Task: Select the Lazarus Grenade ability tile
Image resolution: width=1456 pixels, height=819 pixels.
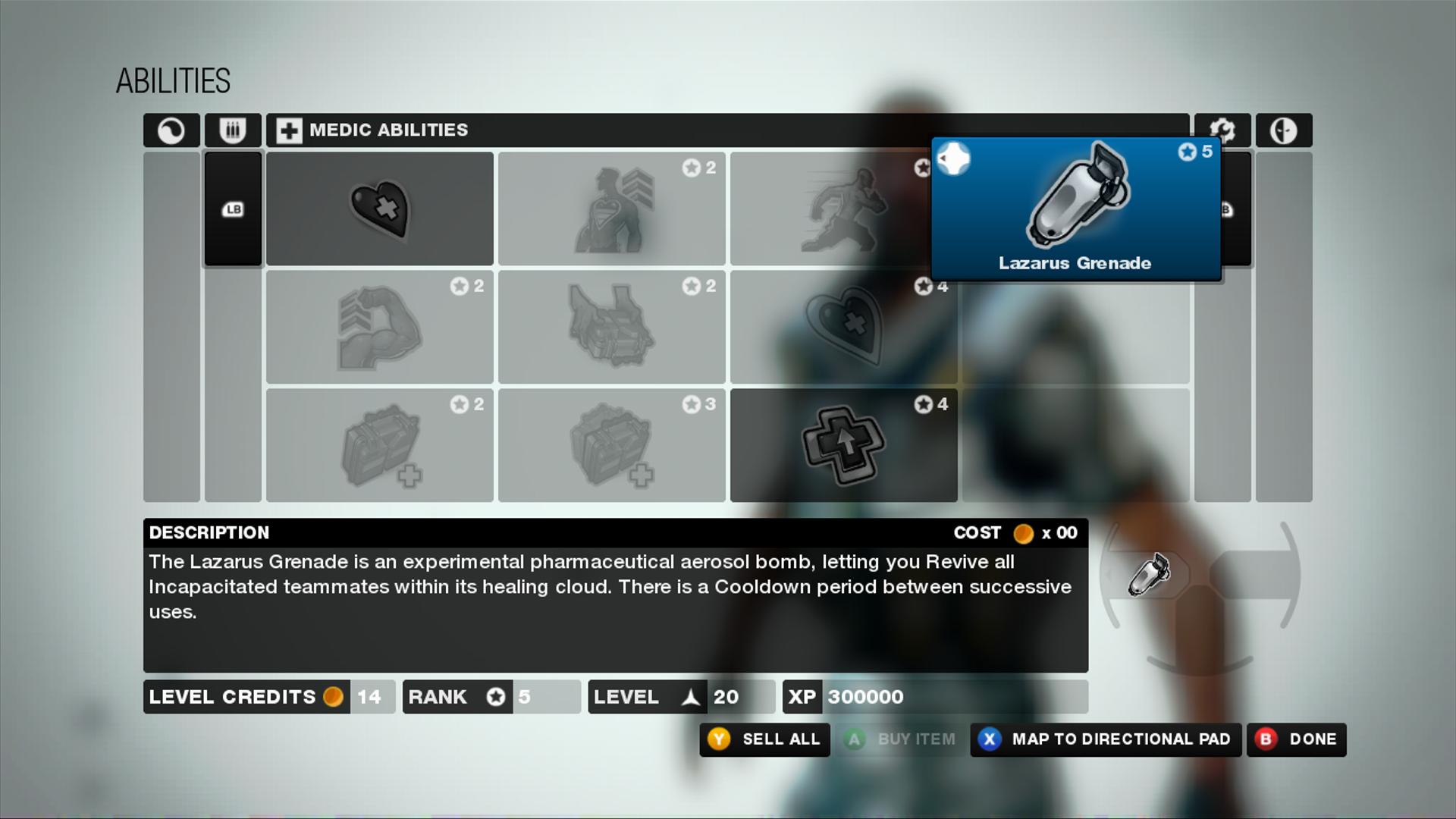Action: click(x=1075, y=209)
